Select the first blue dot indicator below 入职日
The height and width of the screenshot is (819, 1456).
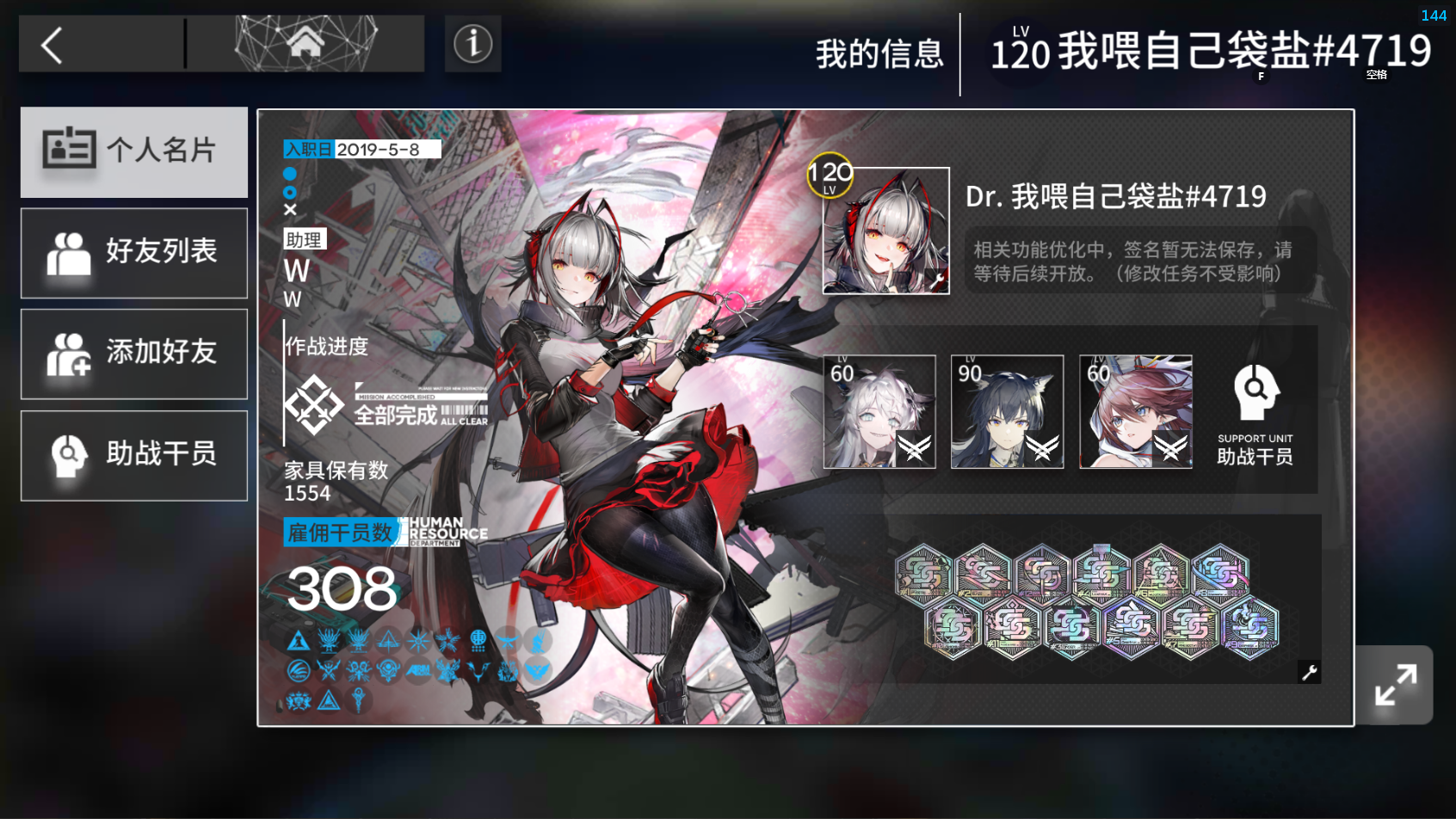pos(290,174)
